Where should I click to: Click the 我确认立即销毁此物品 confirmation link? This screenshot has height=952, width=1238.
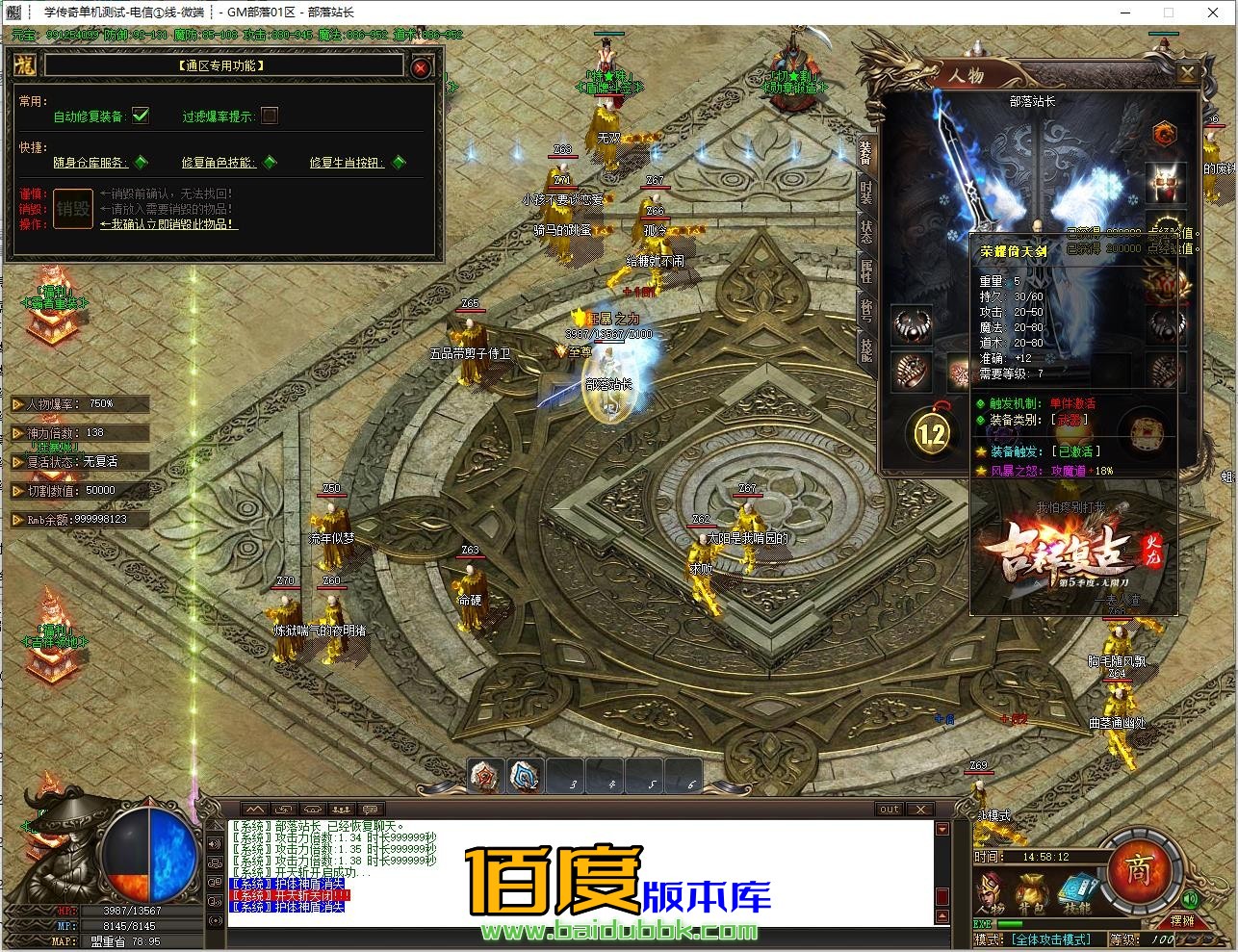167,223
